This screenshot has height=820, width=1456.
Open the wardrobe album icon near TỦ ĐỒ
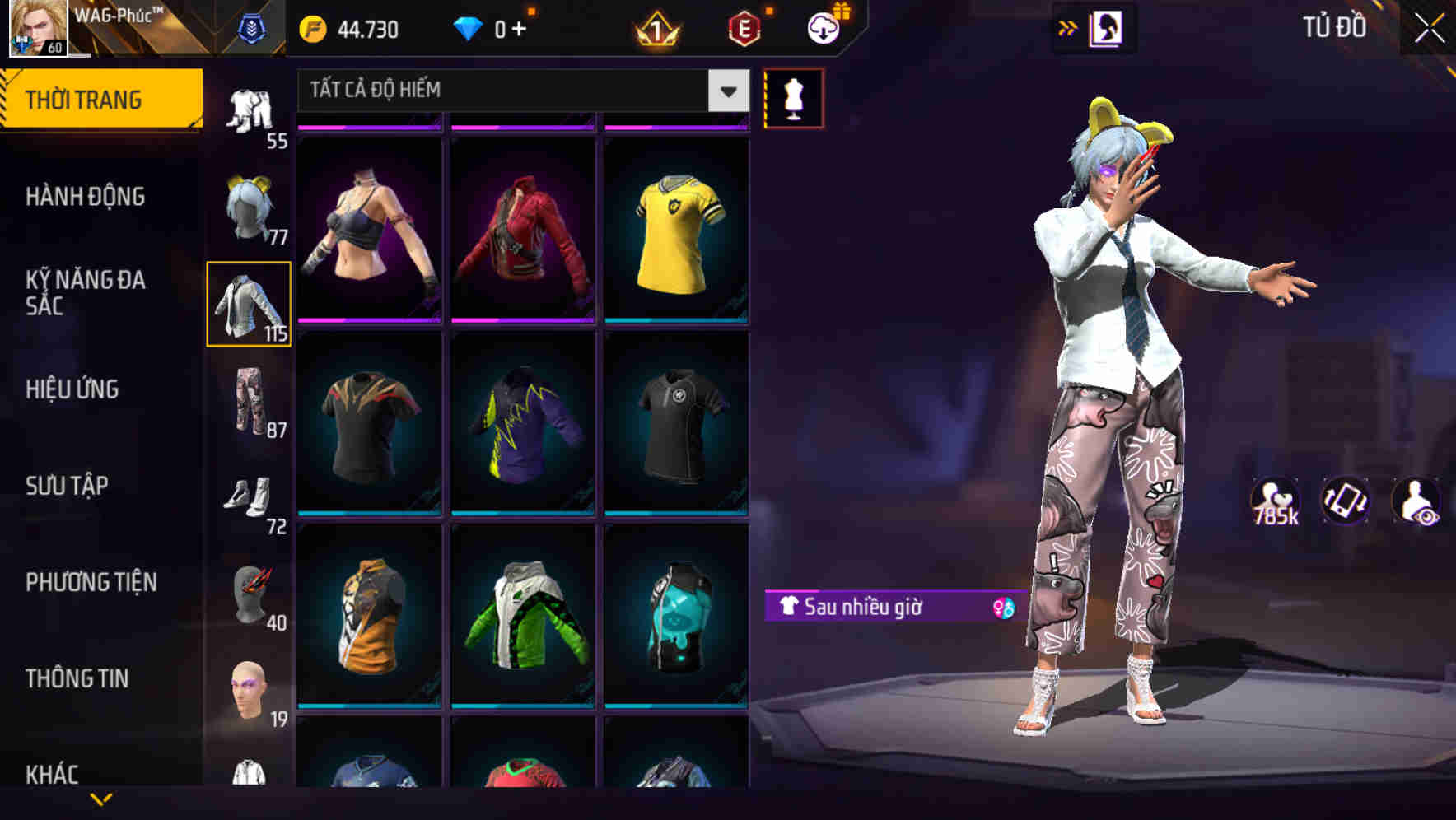point(1108,27)
